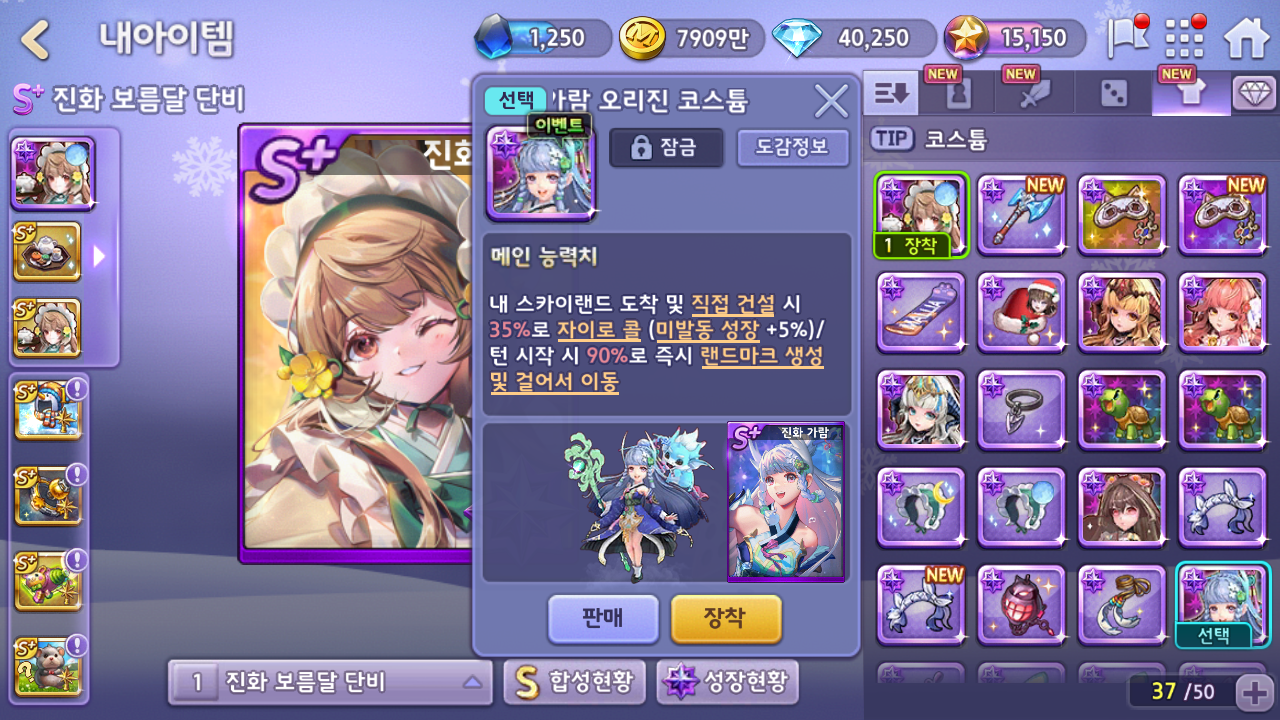Open 합성현황 synthesis status
Screen dimensions: 1280x720
574,683
